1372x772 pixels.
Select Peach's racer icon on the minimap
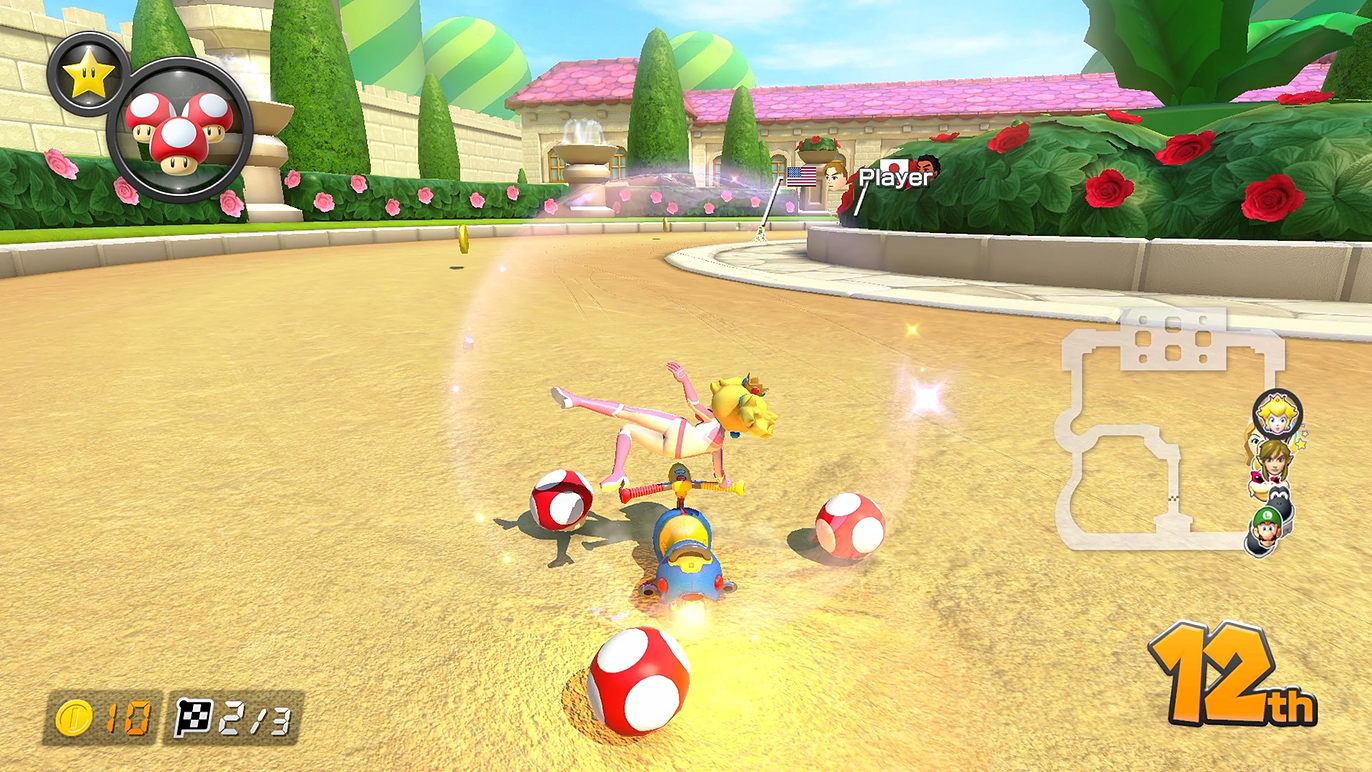click(1276, 413)
